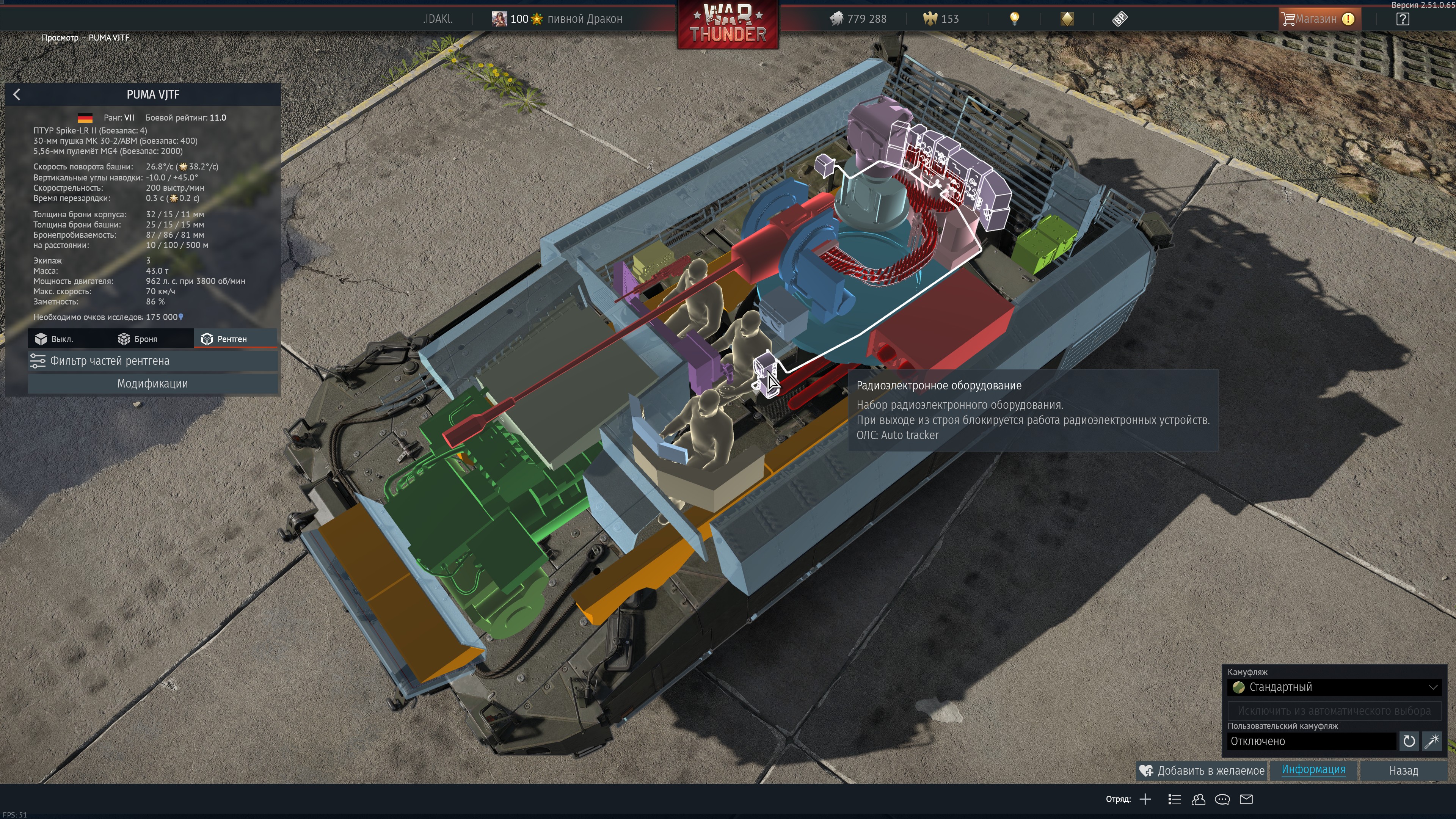Viewport: 1456px width, 819px height.
Task: Switch to the Выкл. view mode
Action: coord(55,339)
